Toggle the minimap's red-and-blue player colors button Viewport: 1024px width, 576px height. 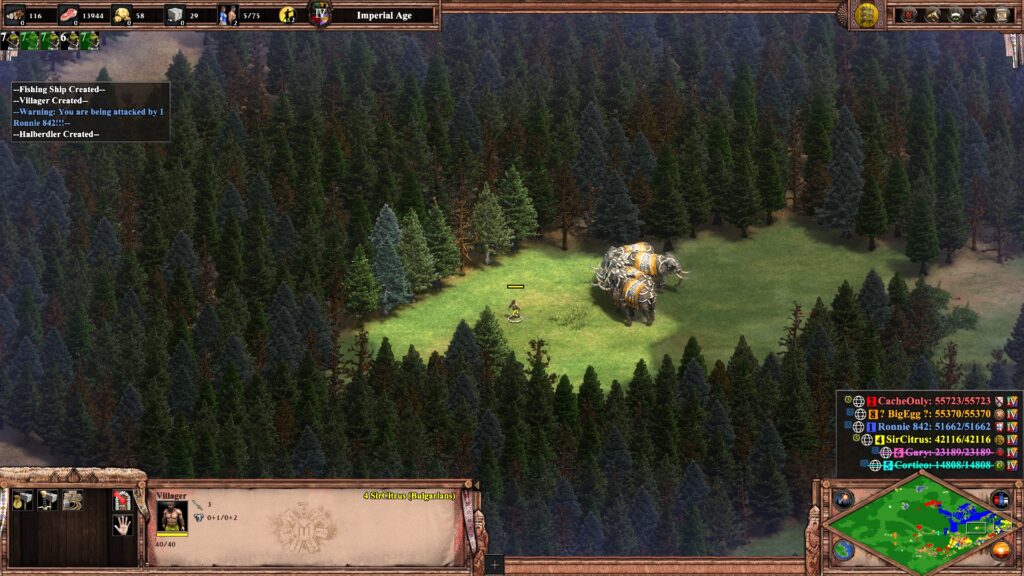[x=1000, y=498]
